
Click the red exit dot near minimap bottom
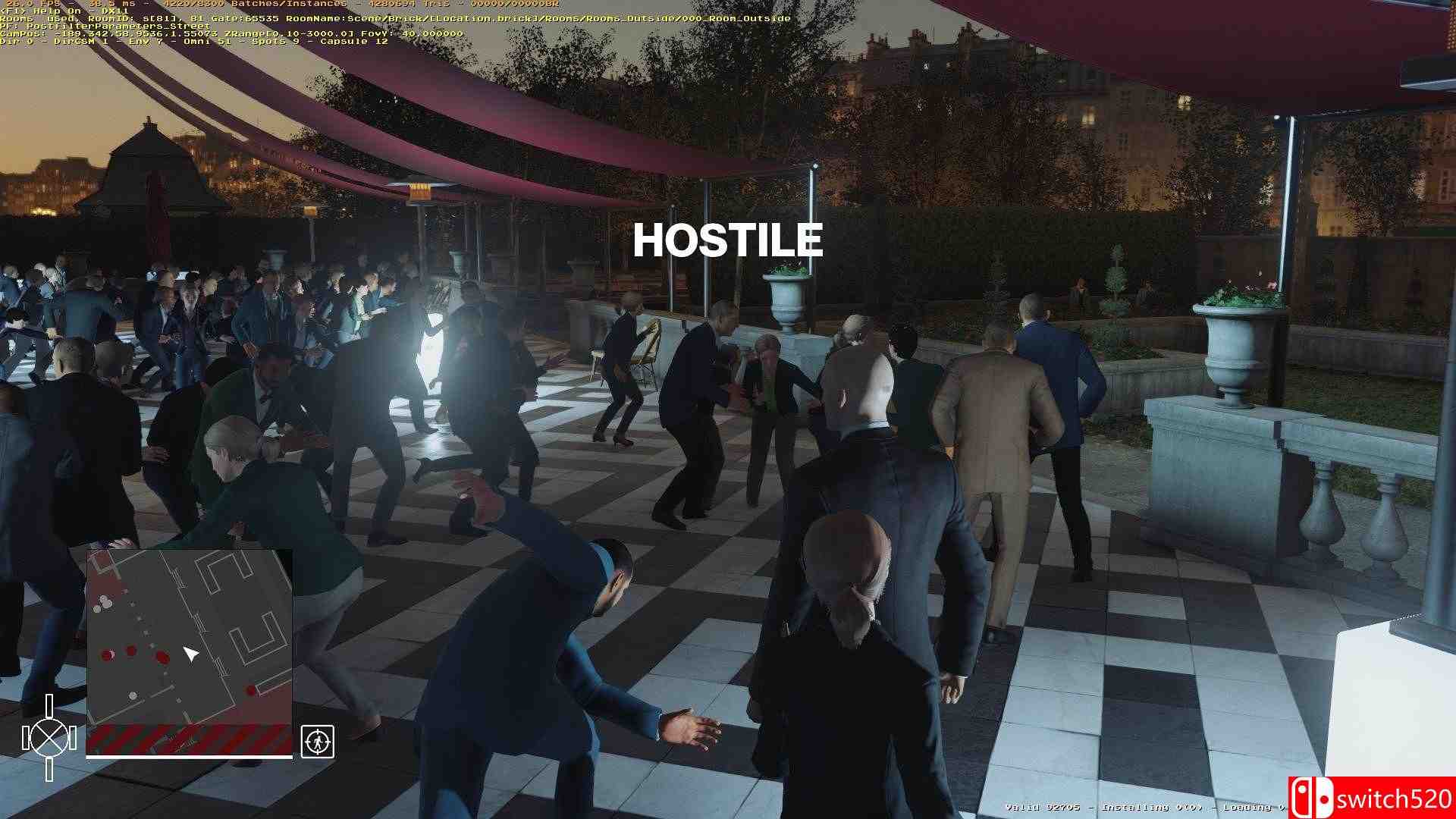click(250, 689)
